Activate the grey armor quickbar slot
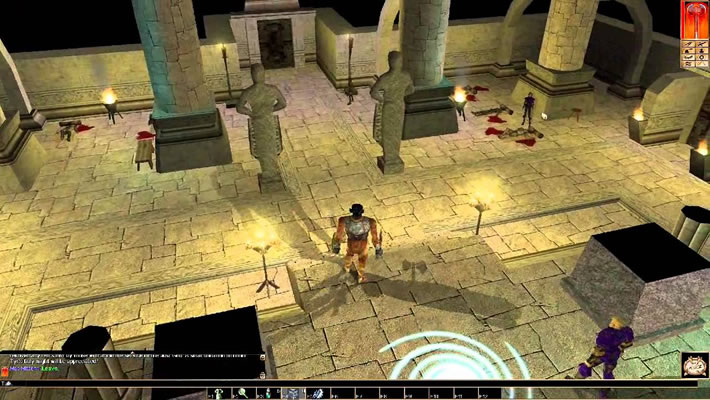Viewport: 710px width, 400px height. pos(292,394)
